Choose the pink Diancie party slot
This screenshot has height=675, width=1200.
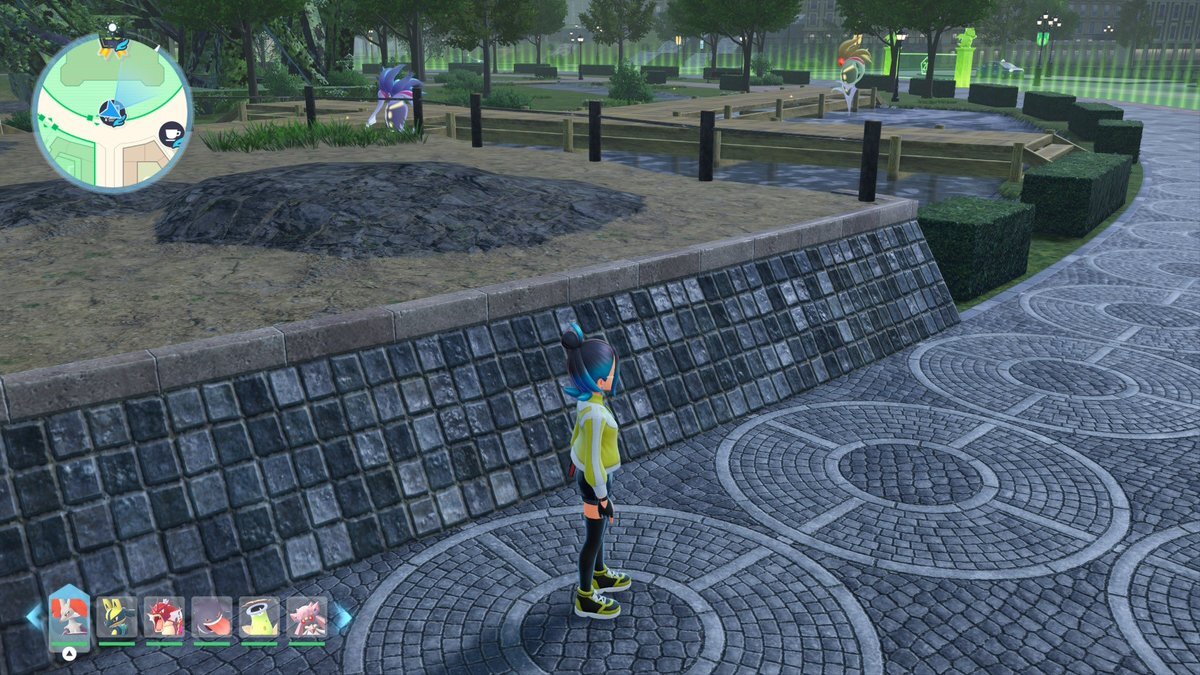click(x=307, y=618)
